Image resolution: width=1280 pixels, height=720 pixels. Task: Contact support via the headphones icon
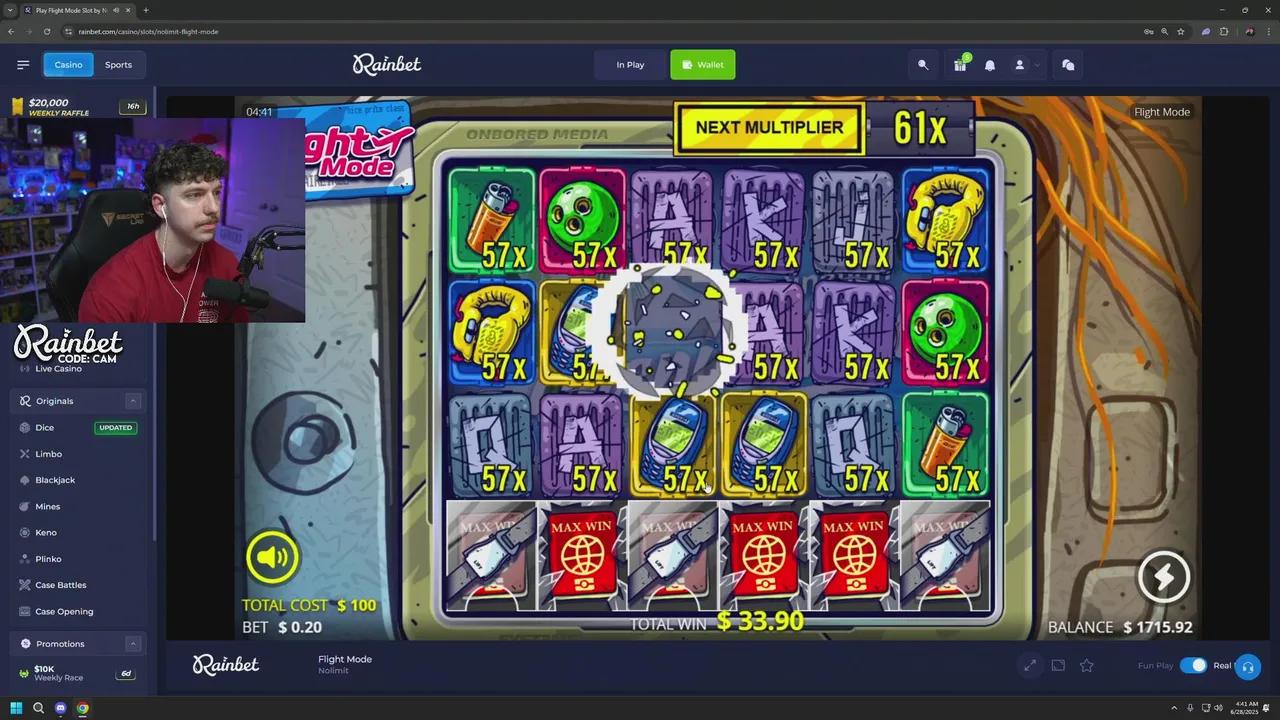(1248, 665)
